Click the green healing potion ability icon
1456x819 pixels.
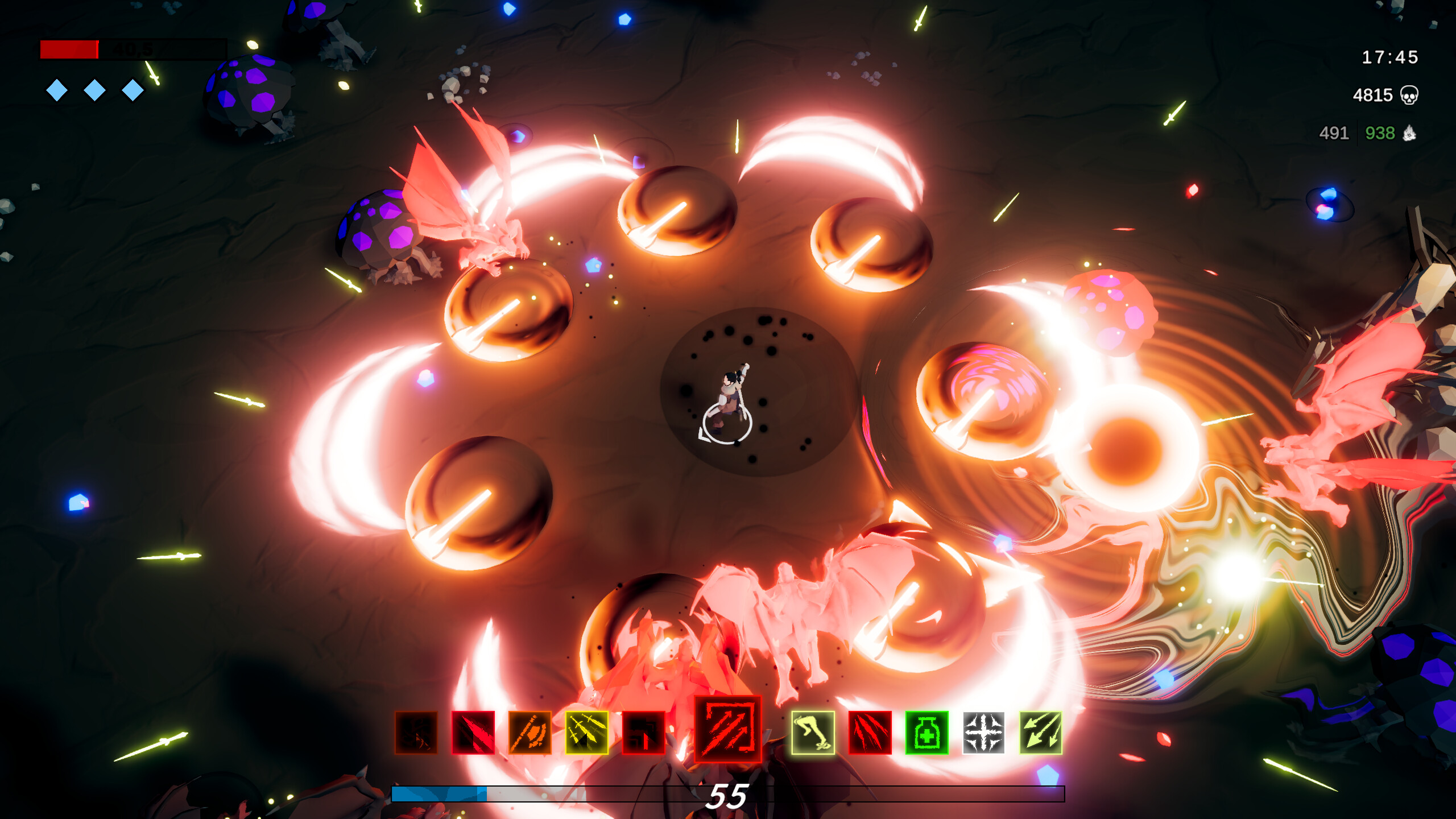pos(927,732)
